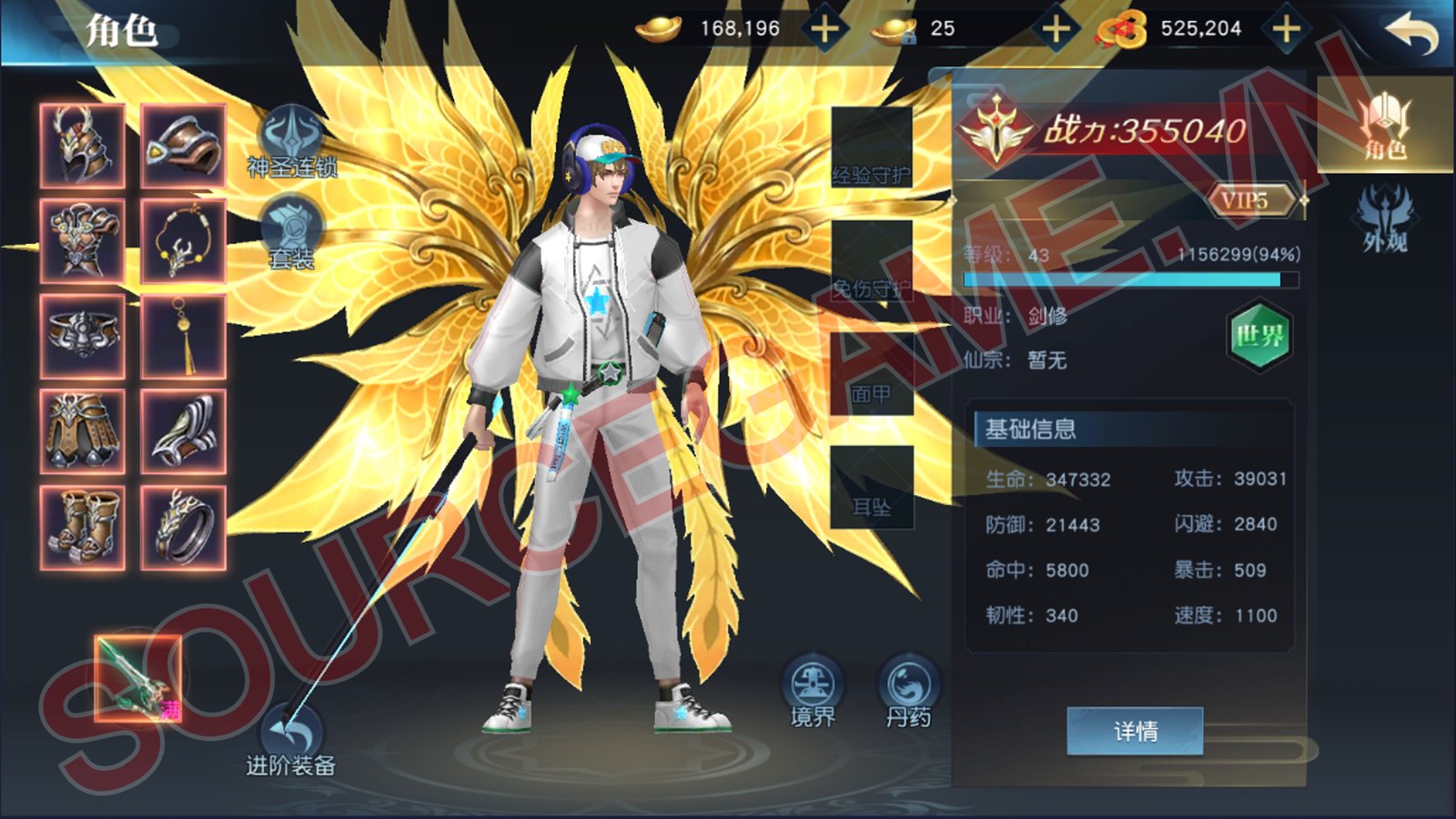Select the 角色 character tab

1385,127
